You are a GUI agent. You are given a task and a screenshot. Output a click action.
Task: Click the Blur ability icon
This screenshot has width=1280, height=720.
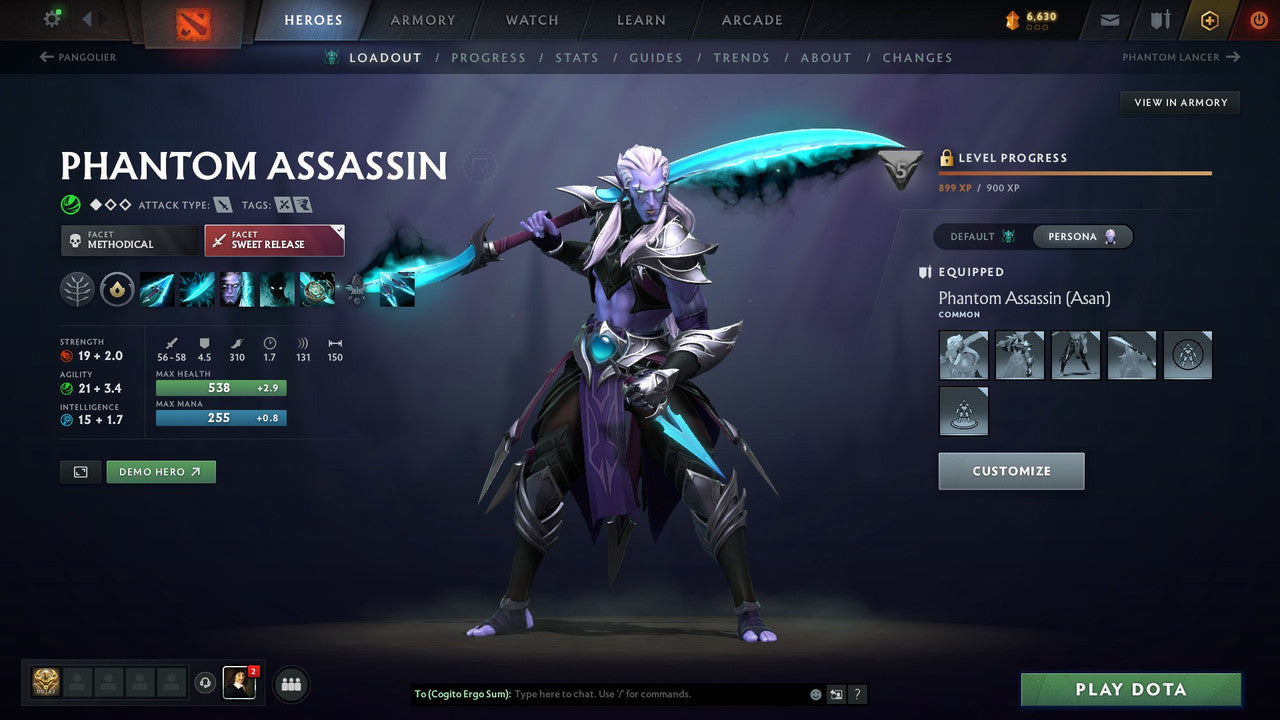235,289
